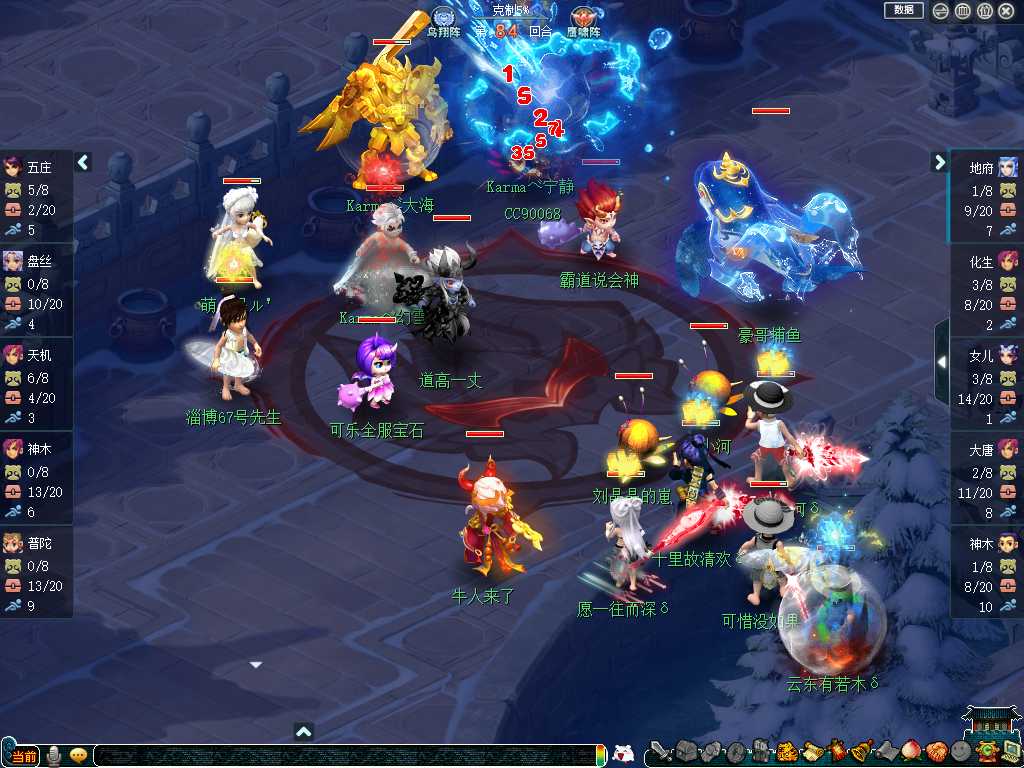Switch the chat channel with the 当前 button
This screenshot has height=768, width=1024.
(x=23, y=755)
